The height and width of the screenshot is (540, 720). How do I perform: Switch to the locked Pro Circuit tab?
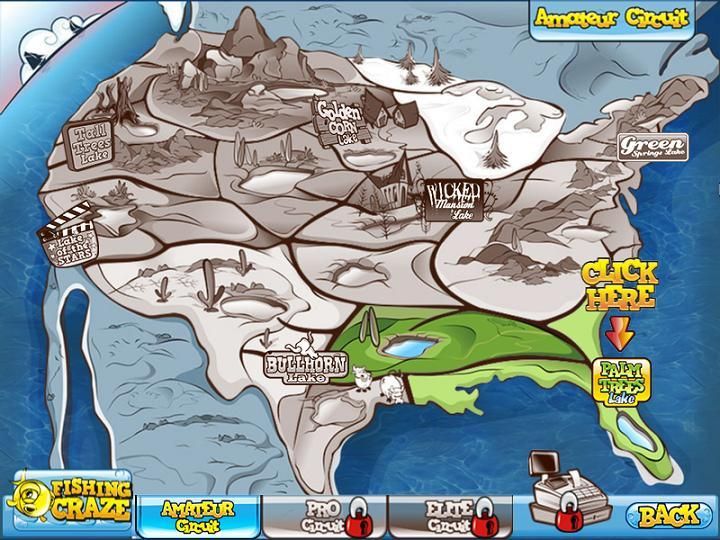[x=322, y=515]
